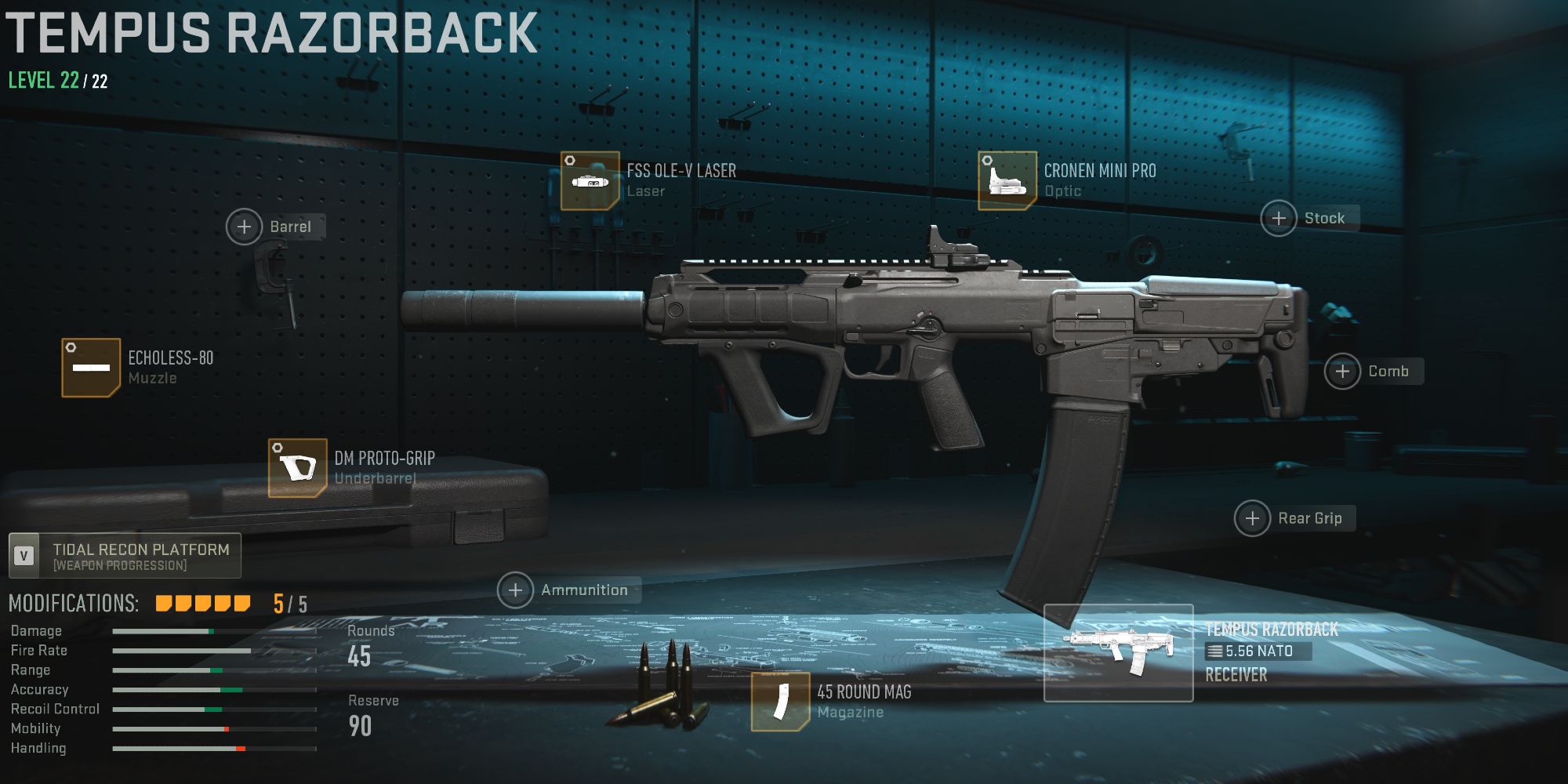The width and height of the screenshot is (1568, 784).
Task: Click the Tidal Recon Platform V icon
Action: (26, 554)
